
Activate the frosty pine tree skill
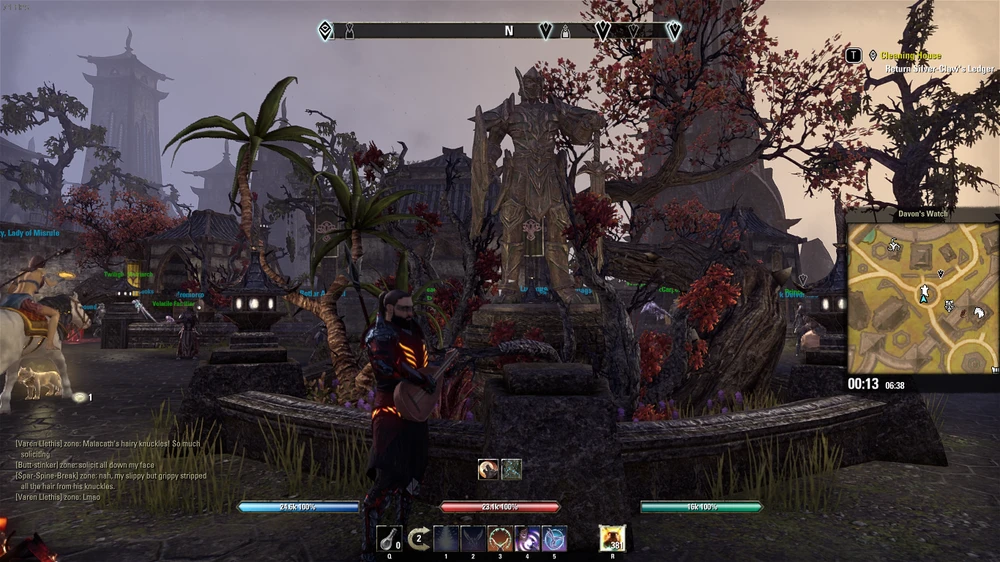tap(446, 539)
